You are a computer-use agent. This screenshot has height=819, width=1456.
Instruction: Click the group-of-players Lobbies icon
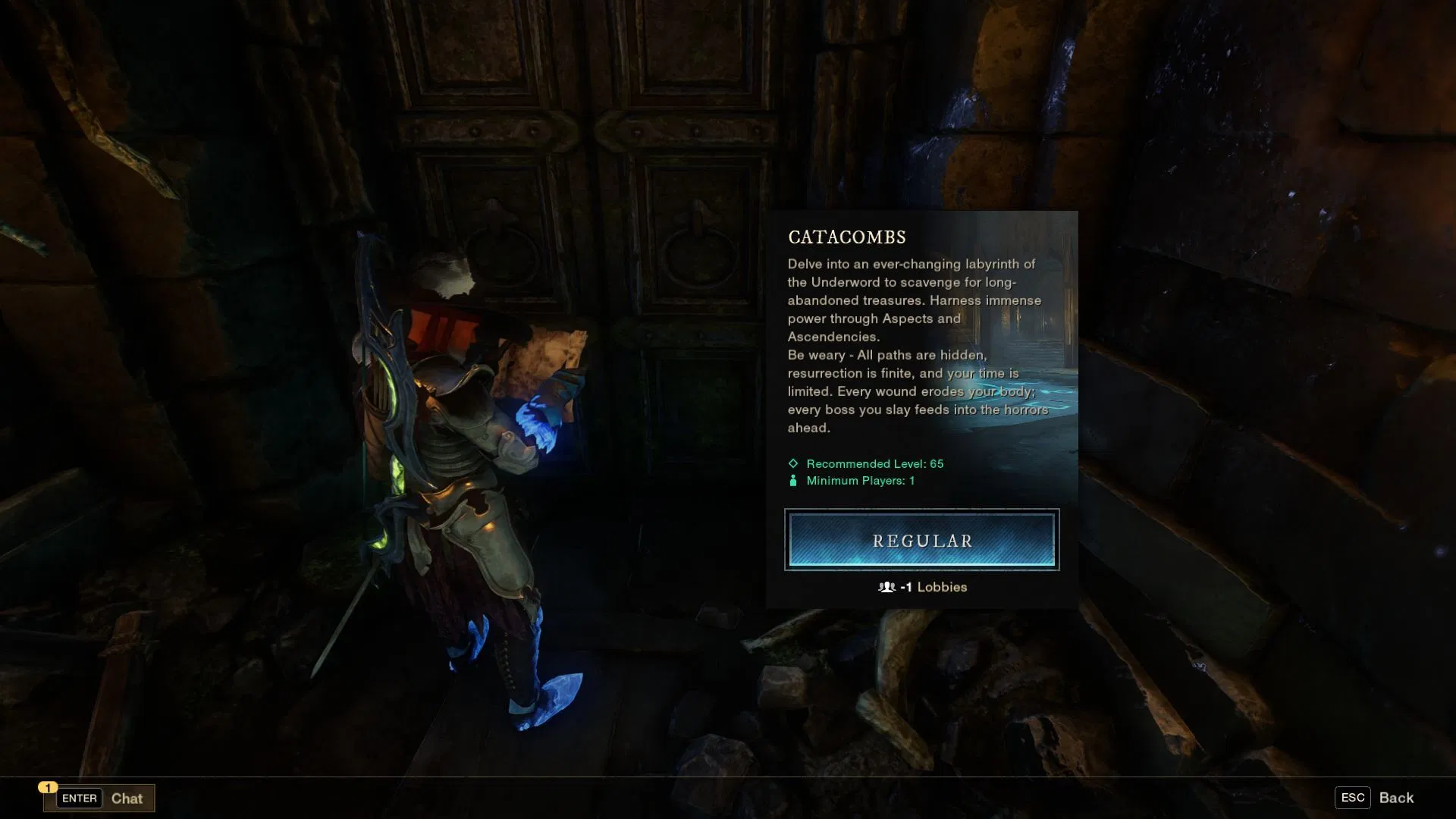click(x=886, y=586)
